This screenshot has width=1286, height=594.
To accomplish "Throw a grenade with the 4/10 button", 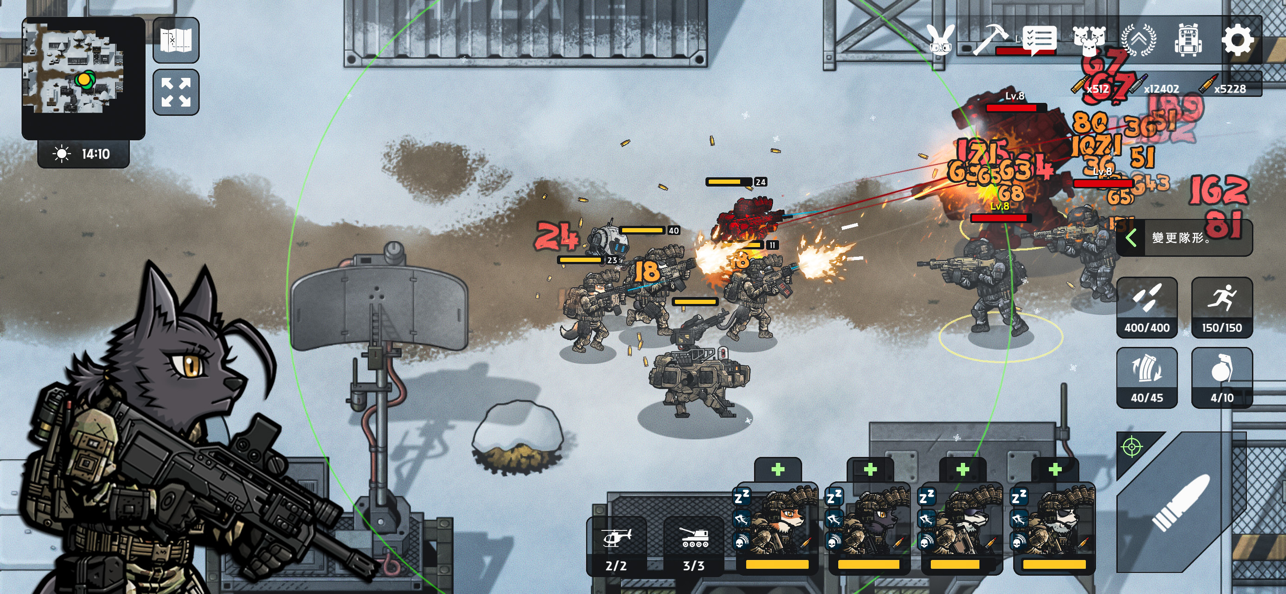I will (x=1221, y=377).
